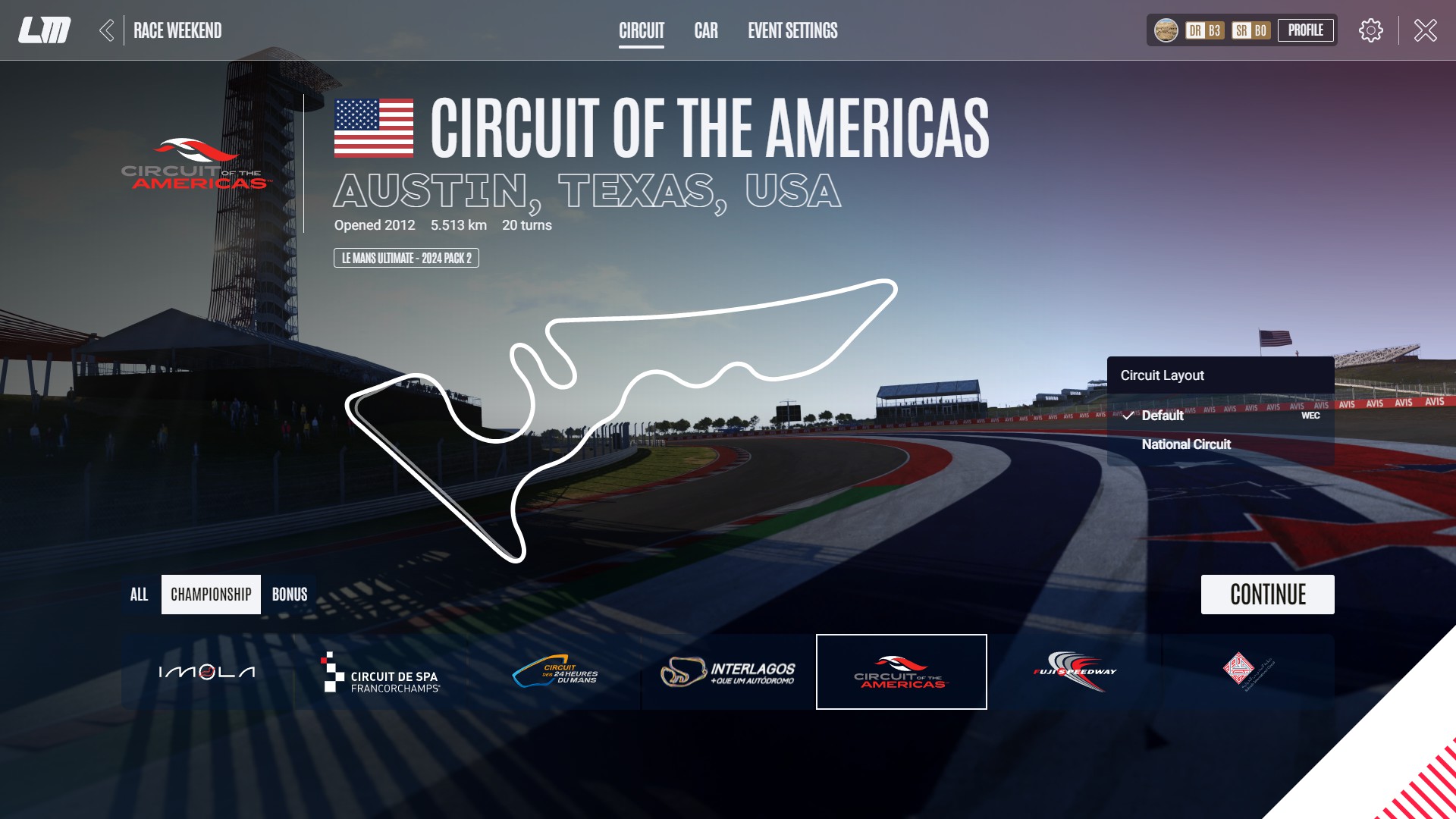The width and height of the screenshot is (1456, 819).
Task: Filter circuits by Championship
Action: pos(211,595)
